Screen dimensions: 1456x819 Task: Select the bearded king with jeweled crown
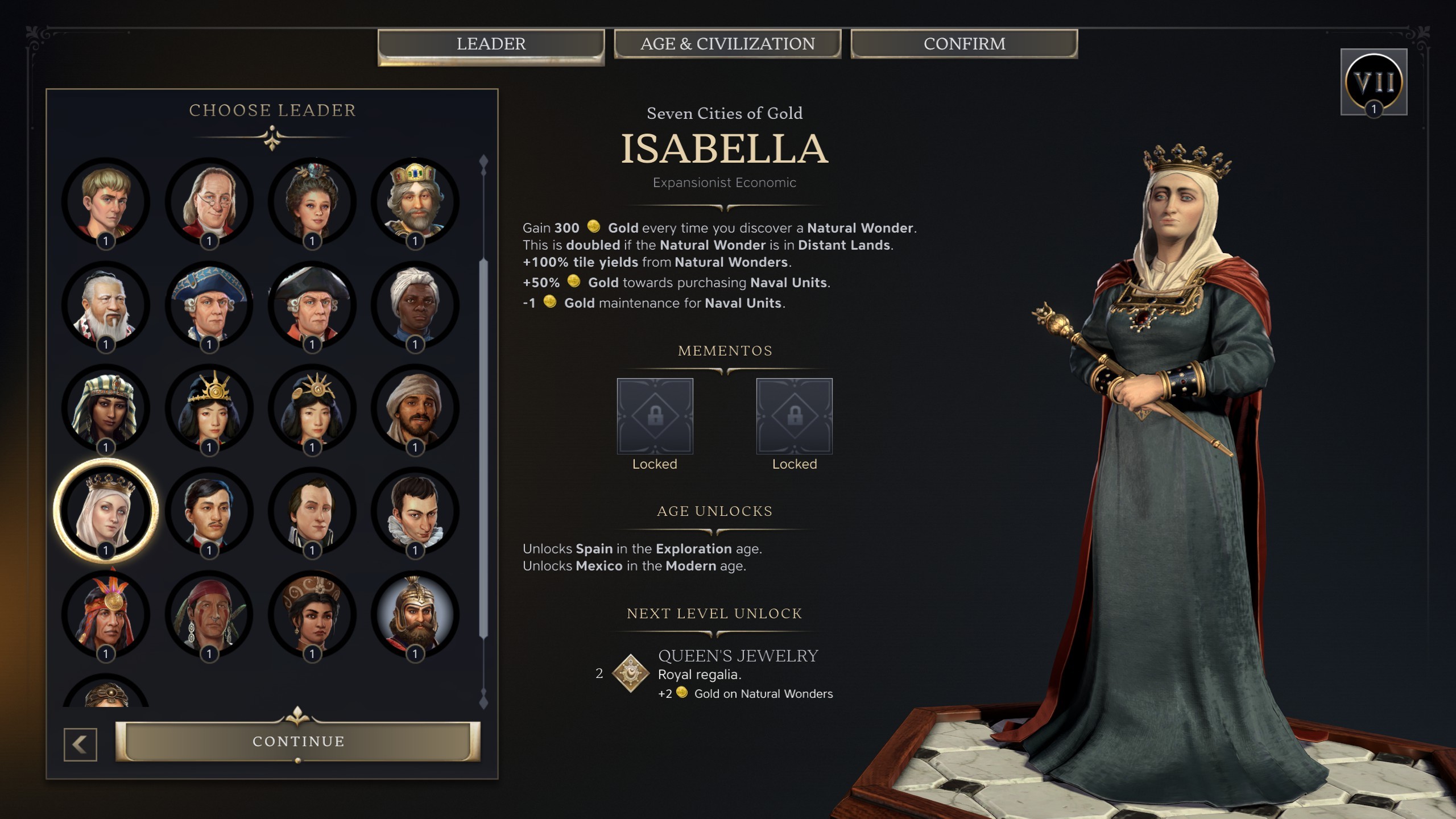[x=415, y=201]
